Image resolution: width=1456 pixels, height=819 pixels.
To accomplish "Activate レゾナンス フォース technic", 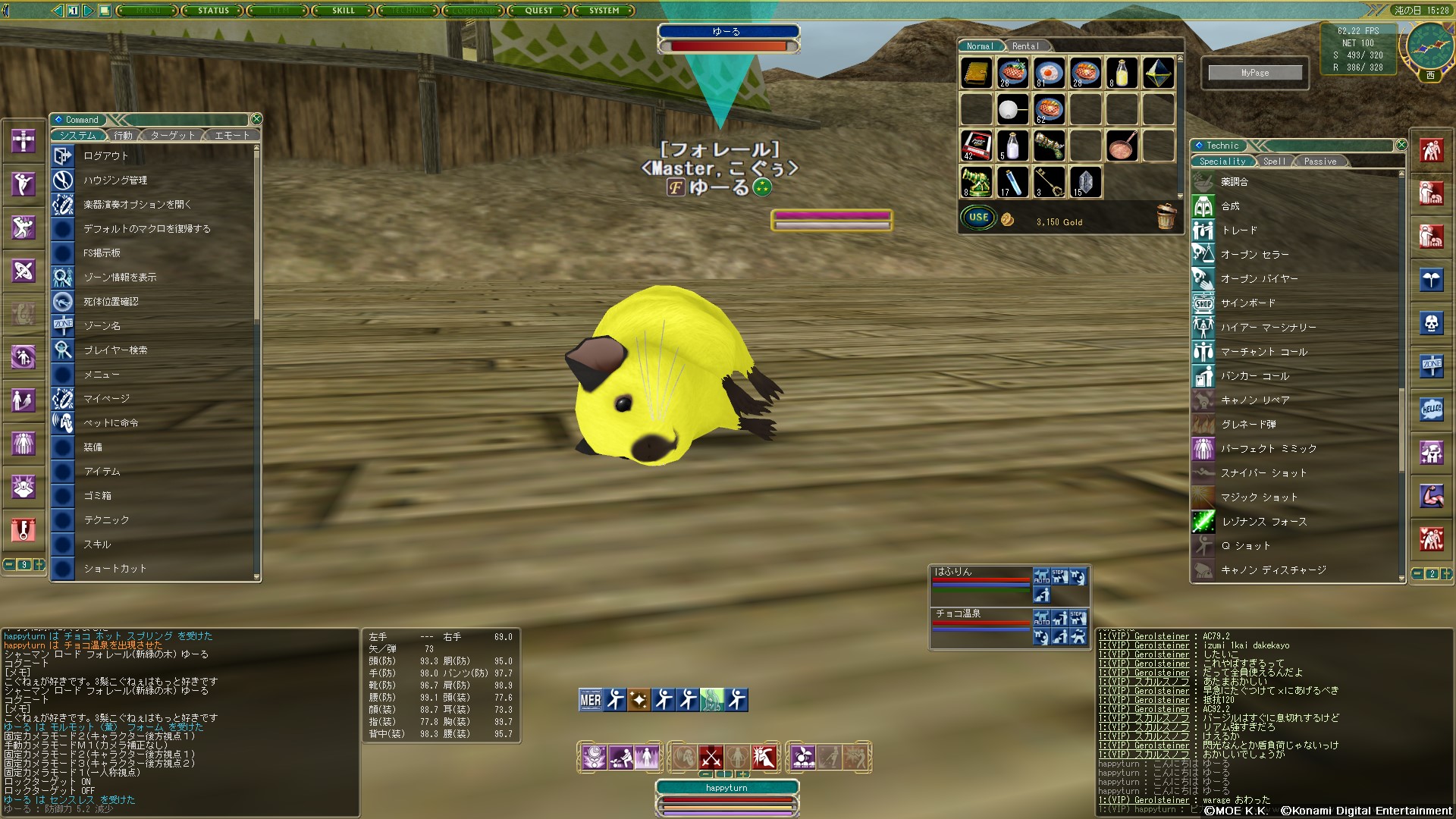I will pyautogui.click(x=1264, y=522).
